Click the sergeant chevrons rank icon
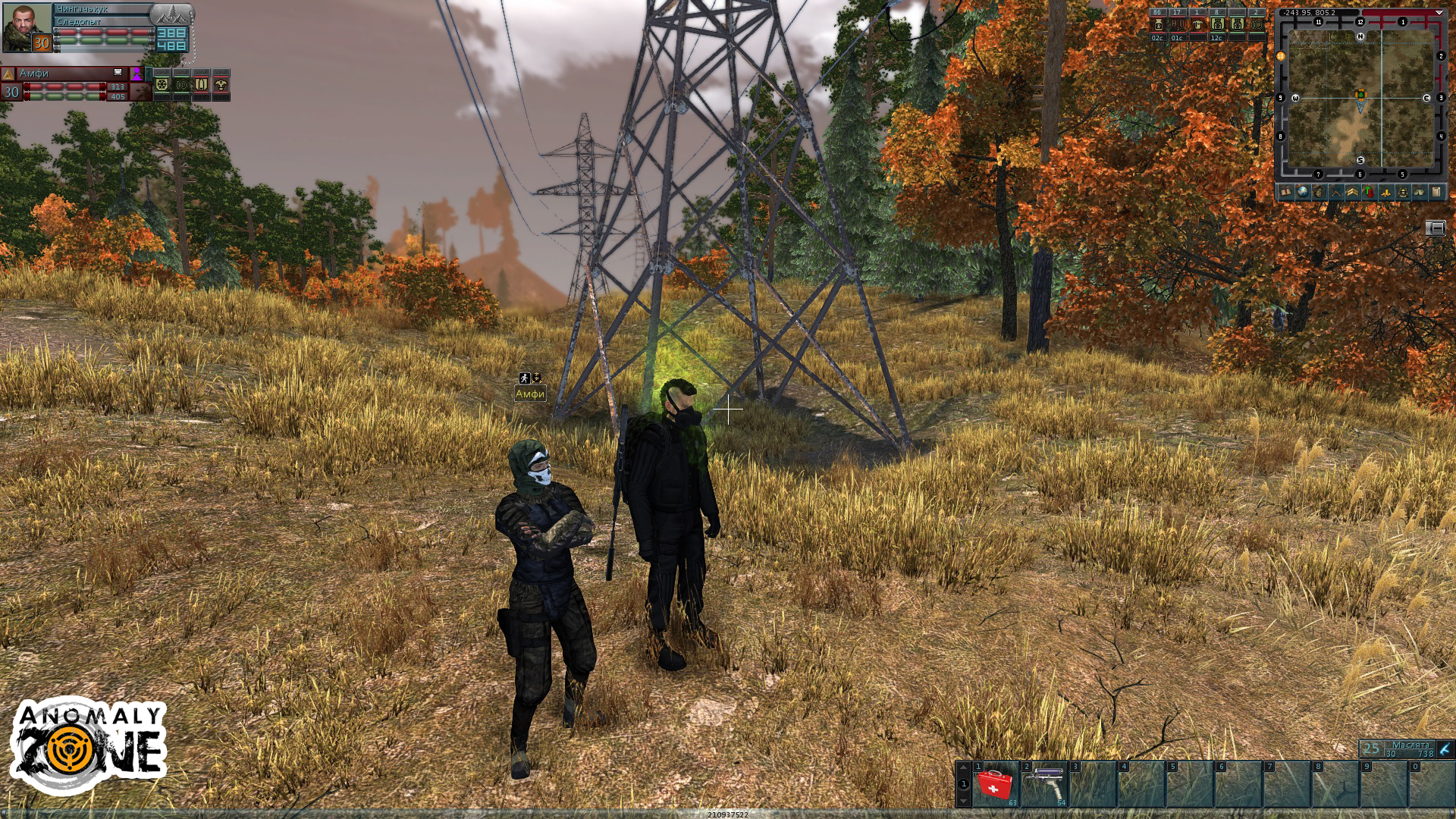The height and width of the screenshot is (819, 1456). tap(1352, 193)
